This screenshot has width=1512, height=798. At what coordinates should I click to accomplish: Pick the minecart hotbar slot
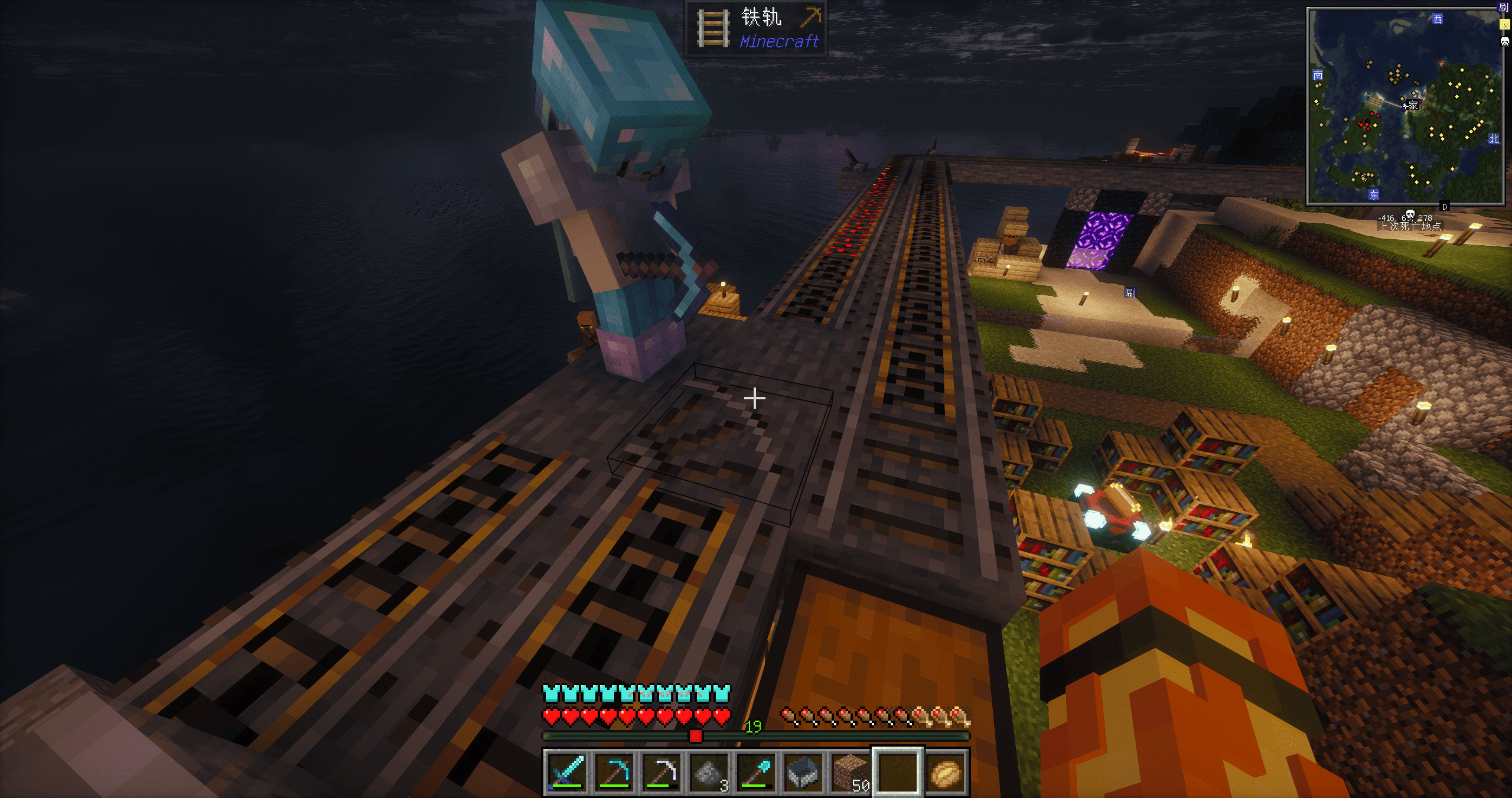click(x=803, y=771)
